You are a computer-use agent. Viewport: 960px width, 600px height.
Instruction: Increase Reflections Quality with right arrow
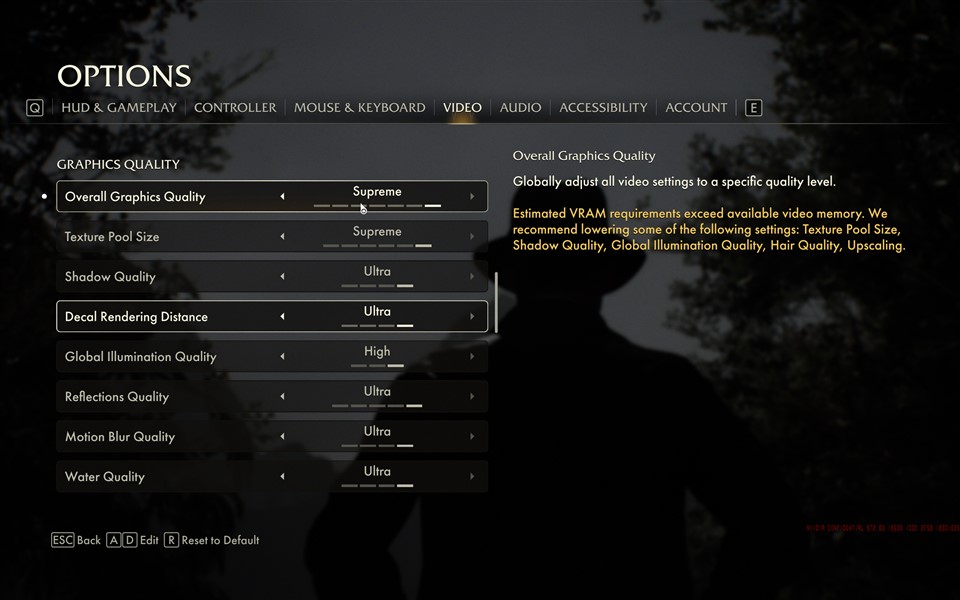(472, 397)
